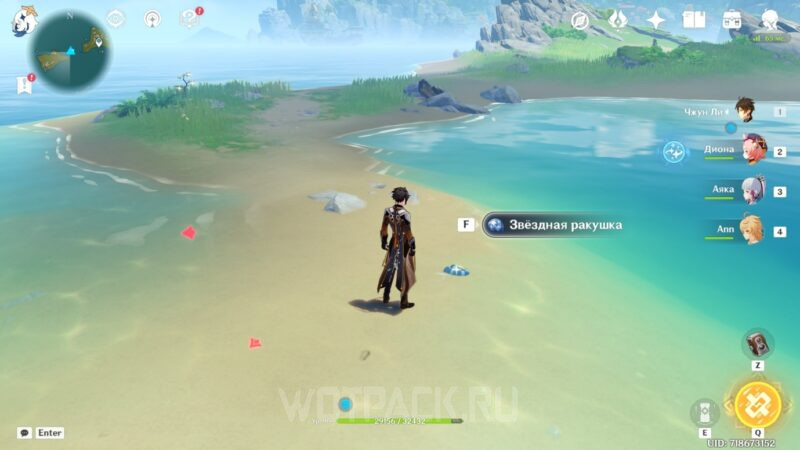The image size is (800, 450).
Task: Switch to Ayaka in the party
Action: click(752, 190)
